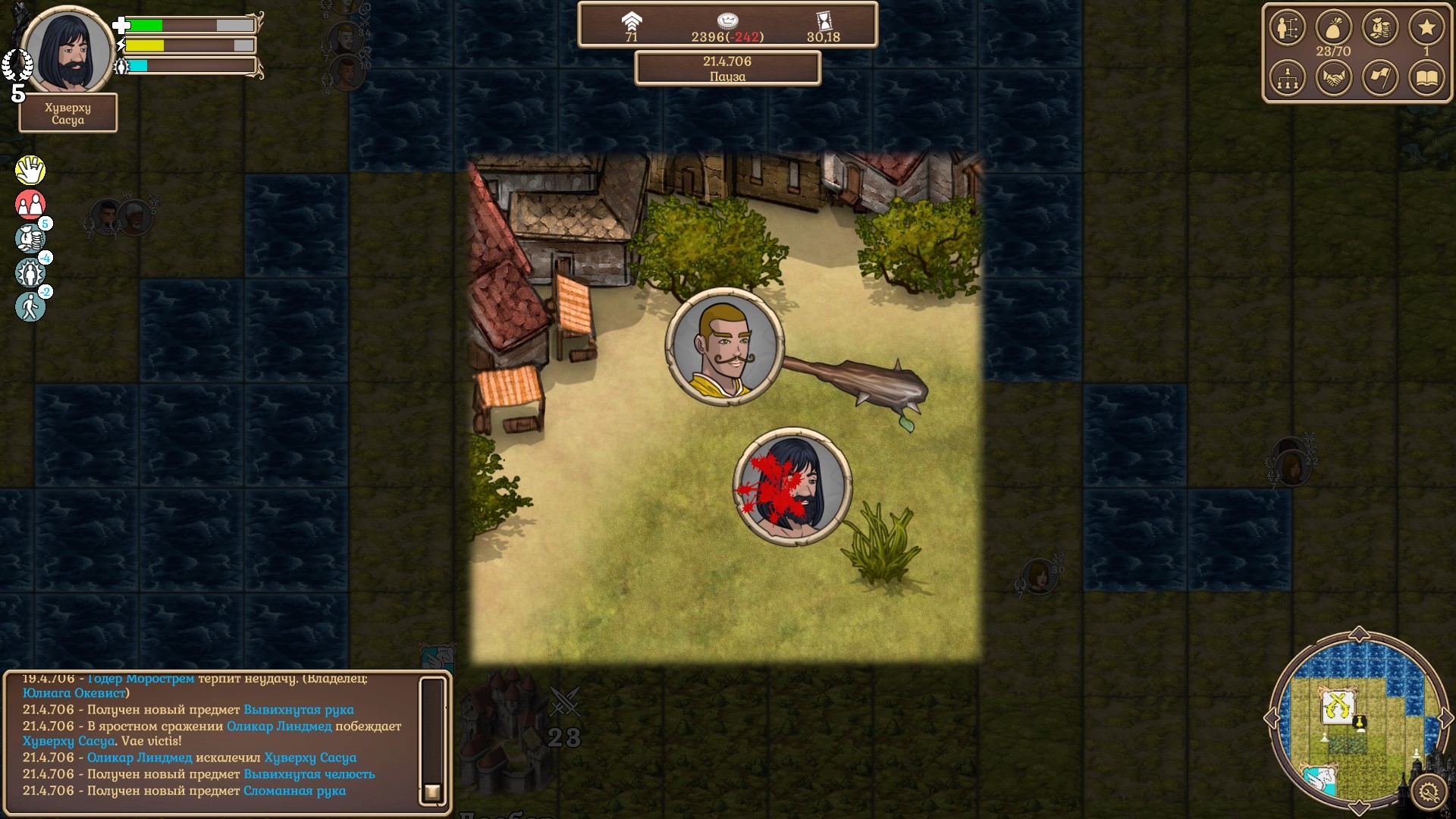This screenshot has width=1456, height=819.
Task: Open the handshake diplomacy icon
Action: 1333,77
